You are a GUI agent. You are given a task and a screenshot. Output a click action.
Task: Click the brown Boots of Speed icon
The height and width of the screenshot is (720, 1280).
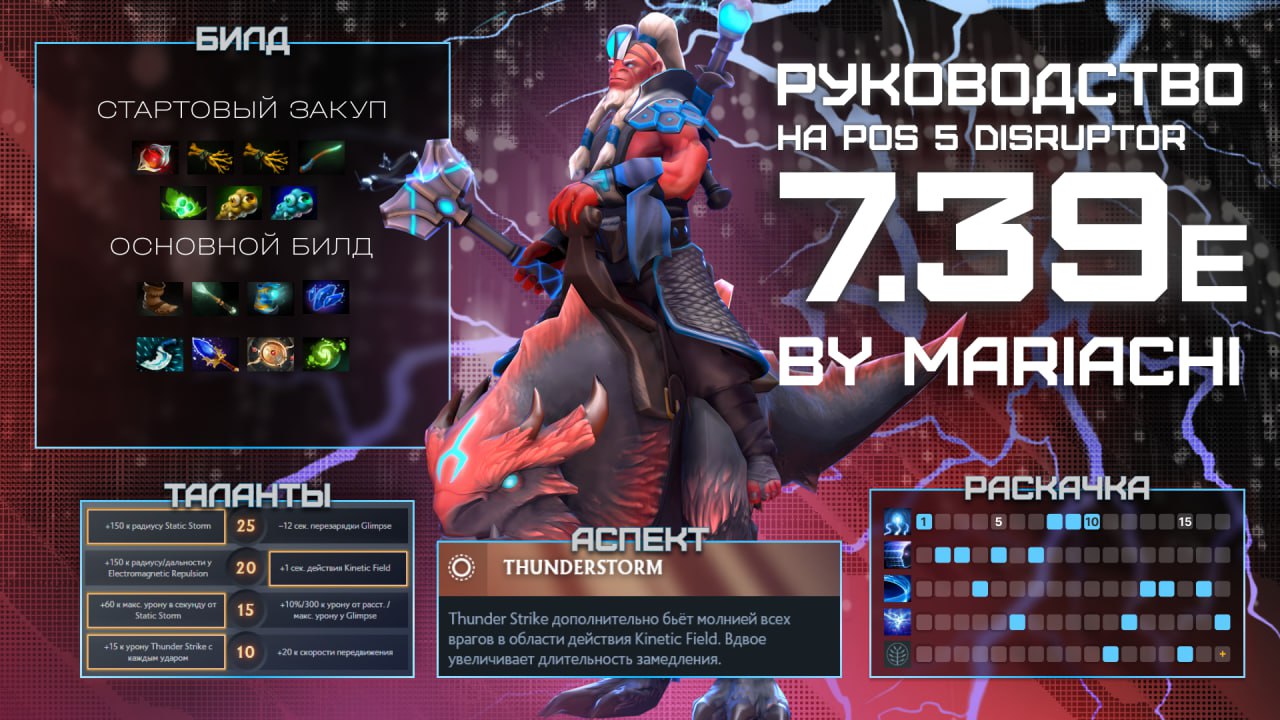pos(160,298)
